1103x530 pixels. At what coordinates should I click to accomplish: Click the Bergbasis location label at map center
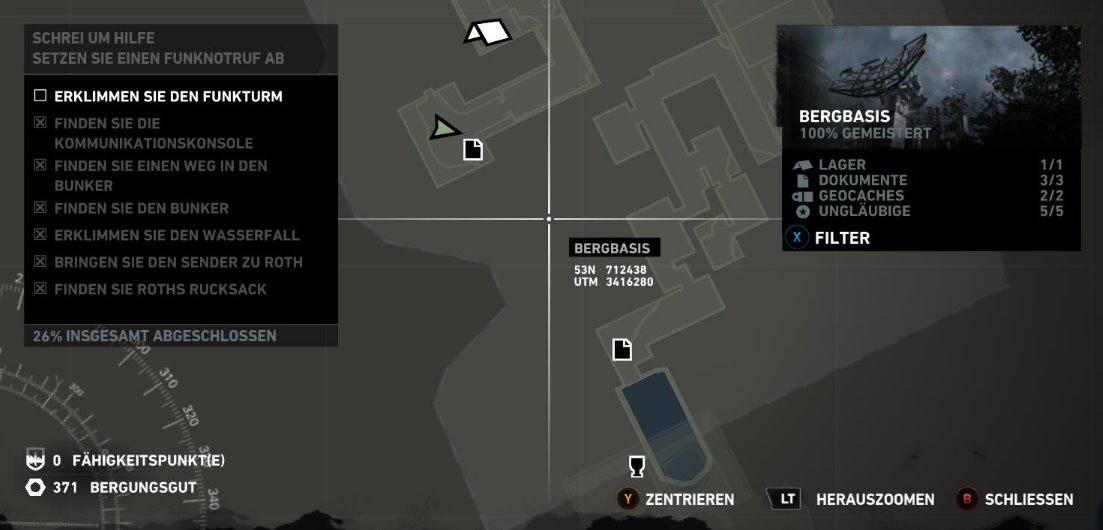click(612, 248)
